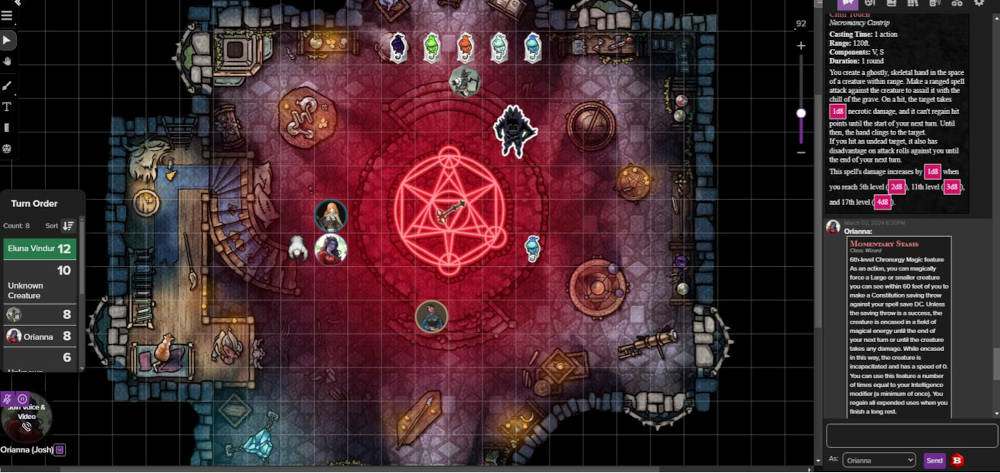Activate the text tool
The image size is (1000, 473).
pos(8,106)
